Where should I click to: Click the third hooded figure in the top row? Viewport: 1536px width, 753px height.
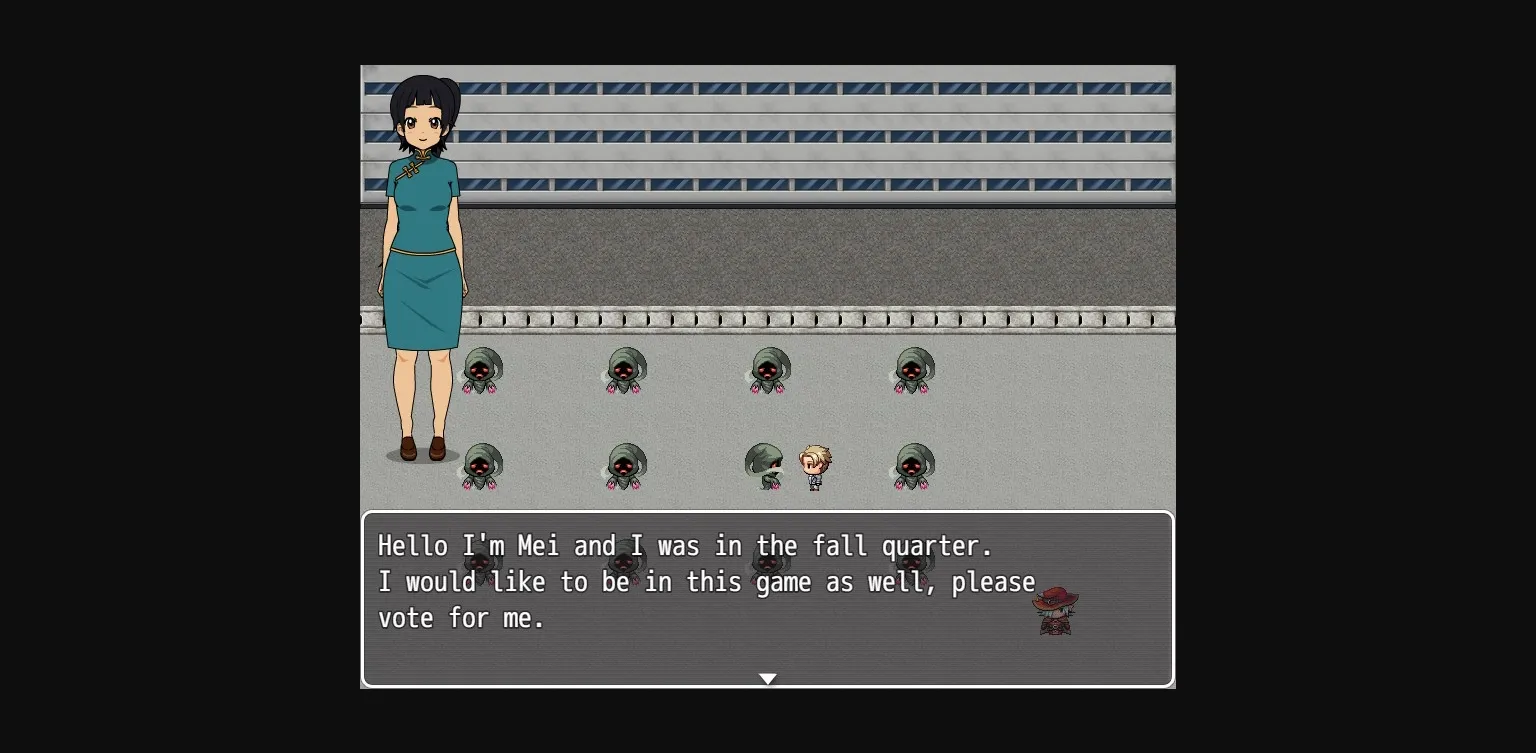pyautogui.click(x=768, y=370)
